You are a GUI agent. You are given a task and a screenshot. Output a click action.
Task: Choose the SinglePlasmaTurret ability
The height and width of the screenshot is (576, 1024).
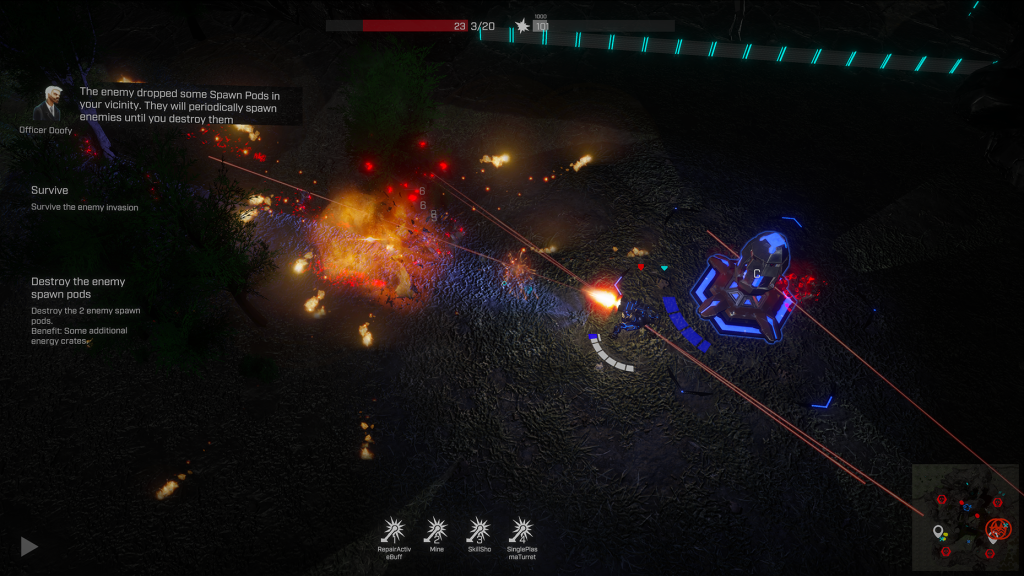[521, 530]
